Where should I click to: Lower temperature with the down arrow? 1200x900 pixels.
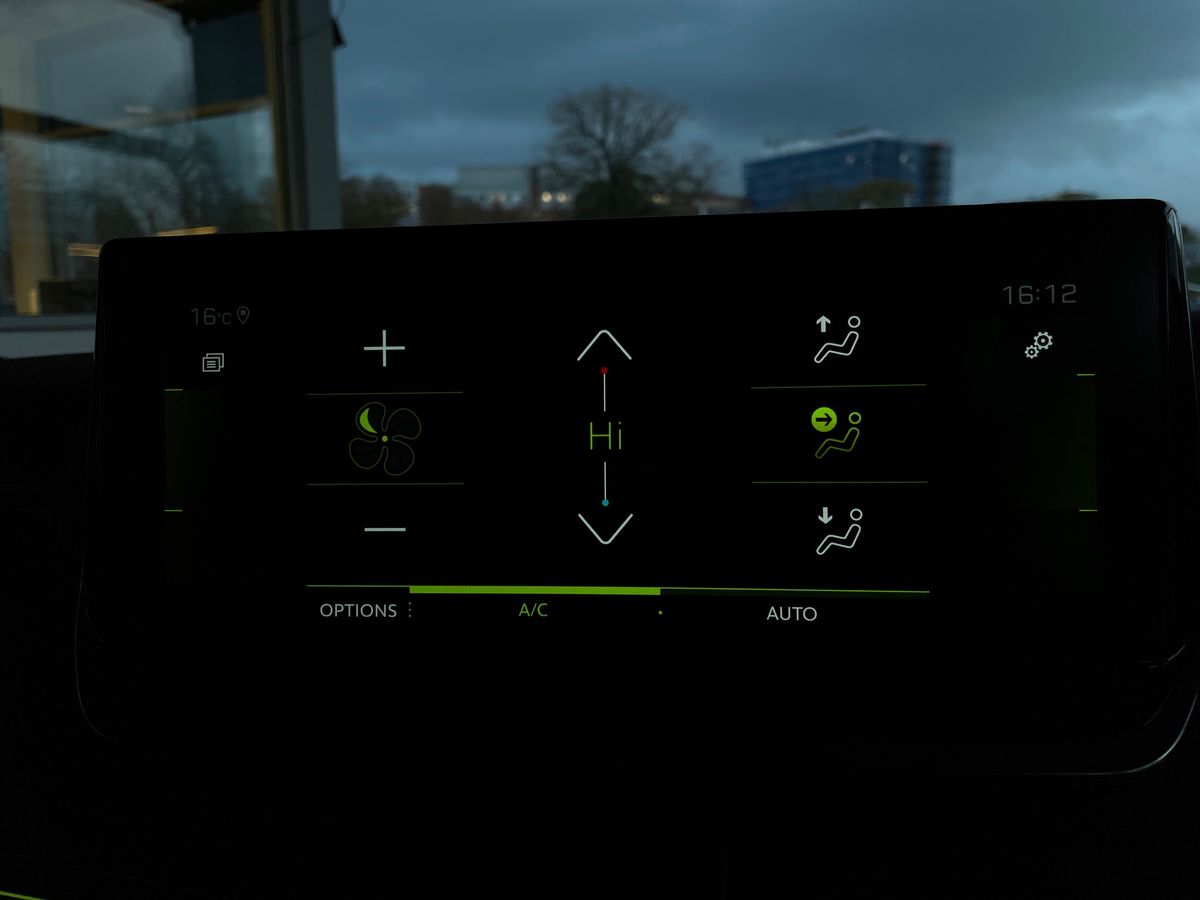click(x=605, y=528)
